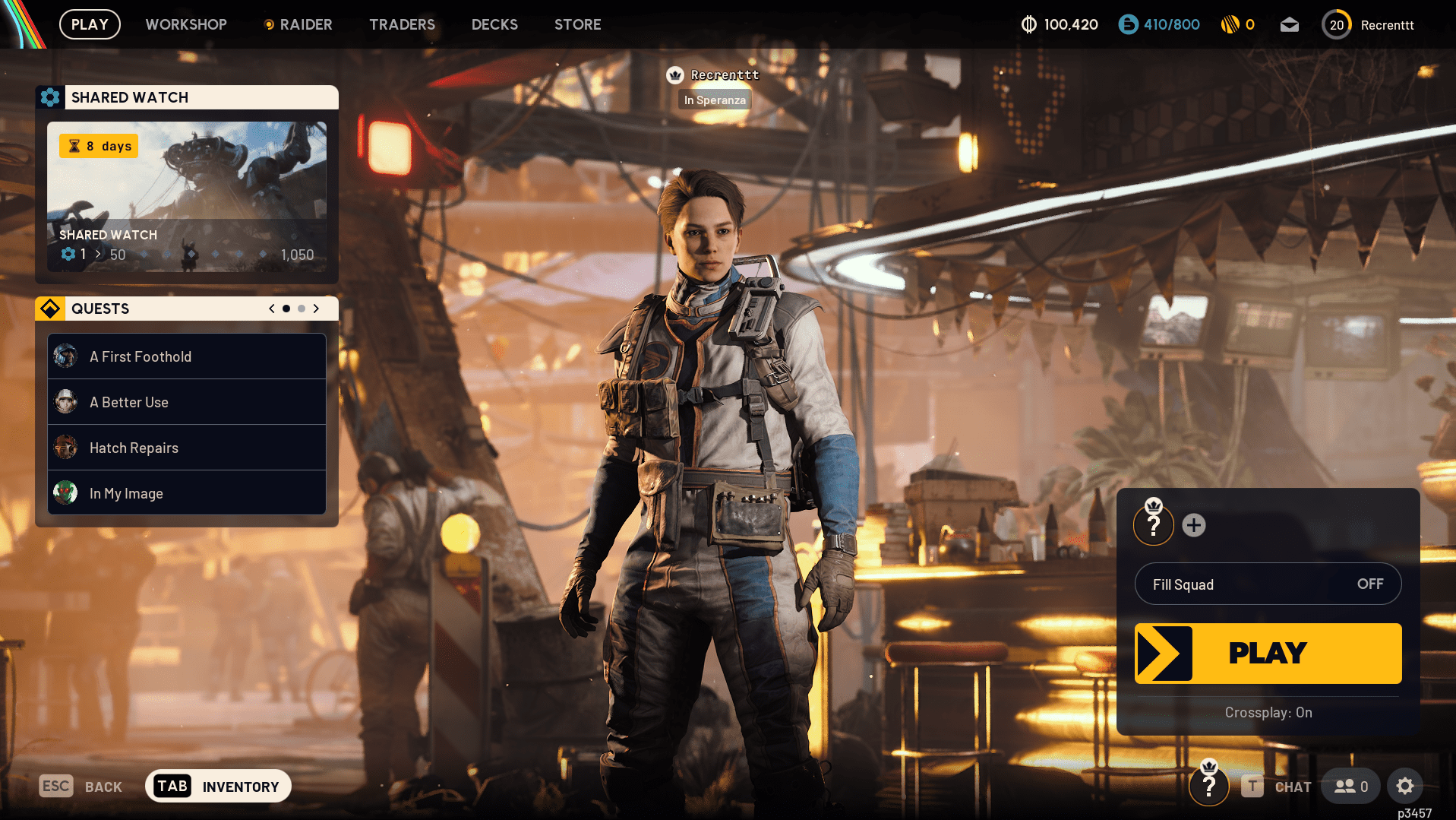Toggle the Crossplay: On setting
This screenshot has width=1456, height=820.
(1268, 712)
